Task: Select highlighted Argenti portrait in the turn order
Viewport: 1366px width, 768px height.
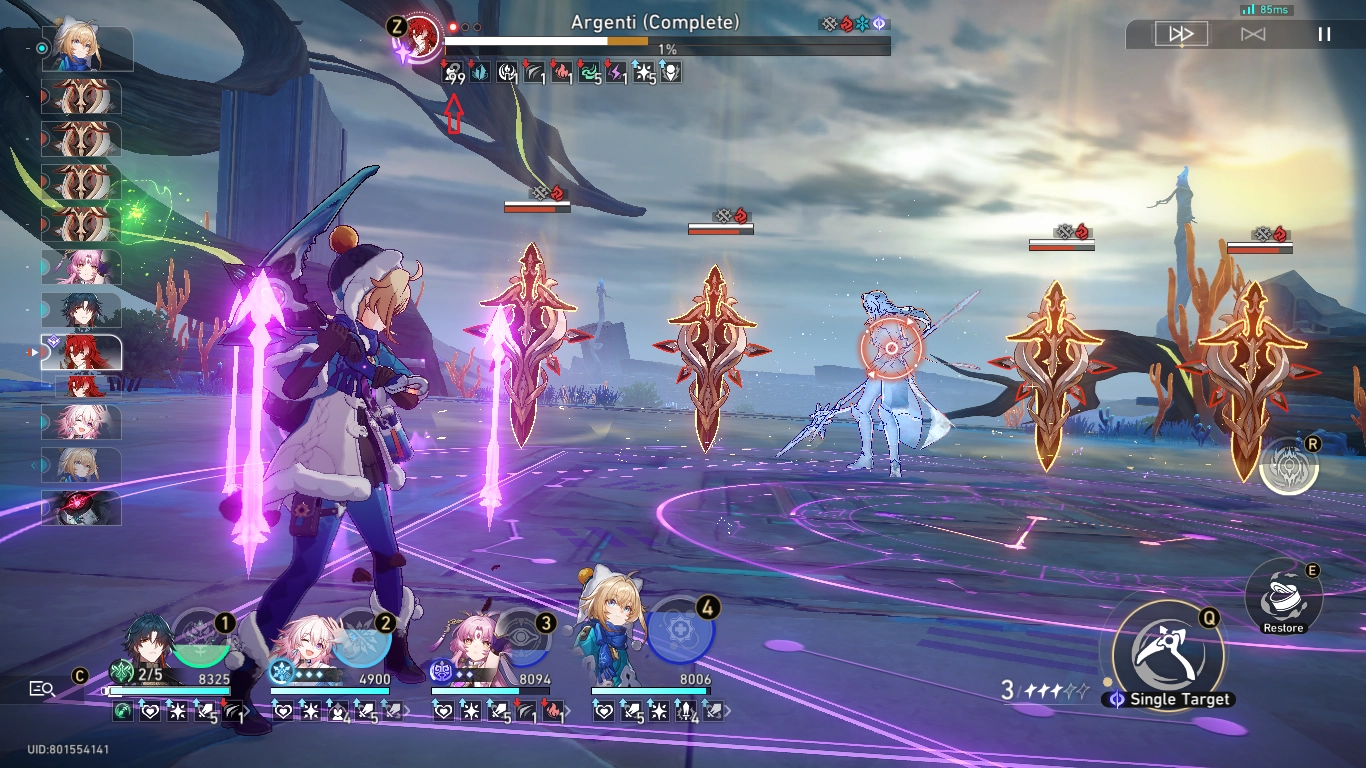Action: [83, 353]
